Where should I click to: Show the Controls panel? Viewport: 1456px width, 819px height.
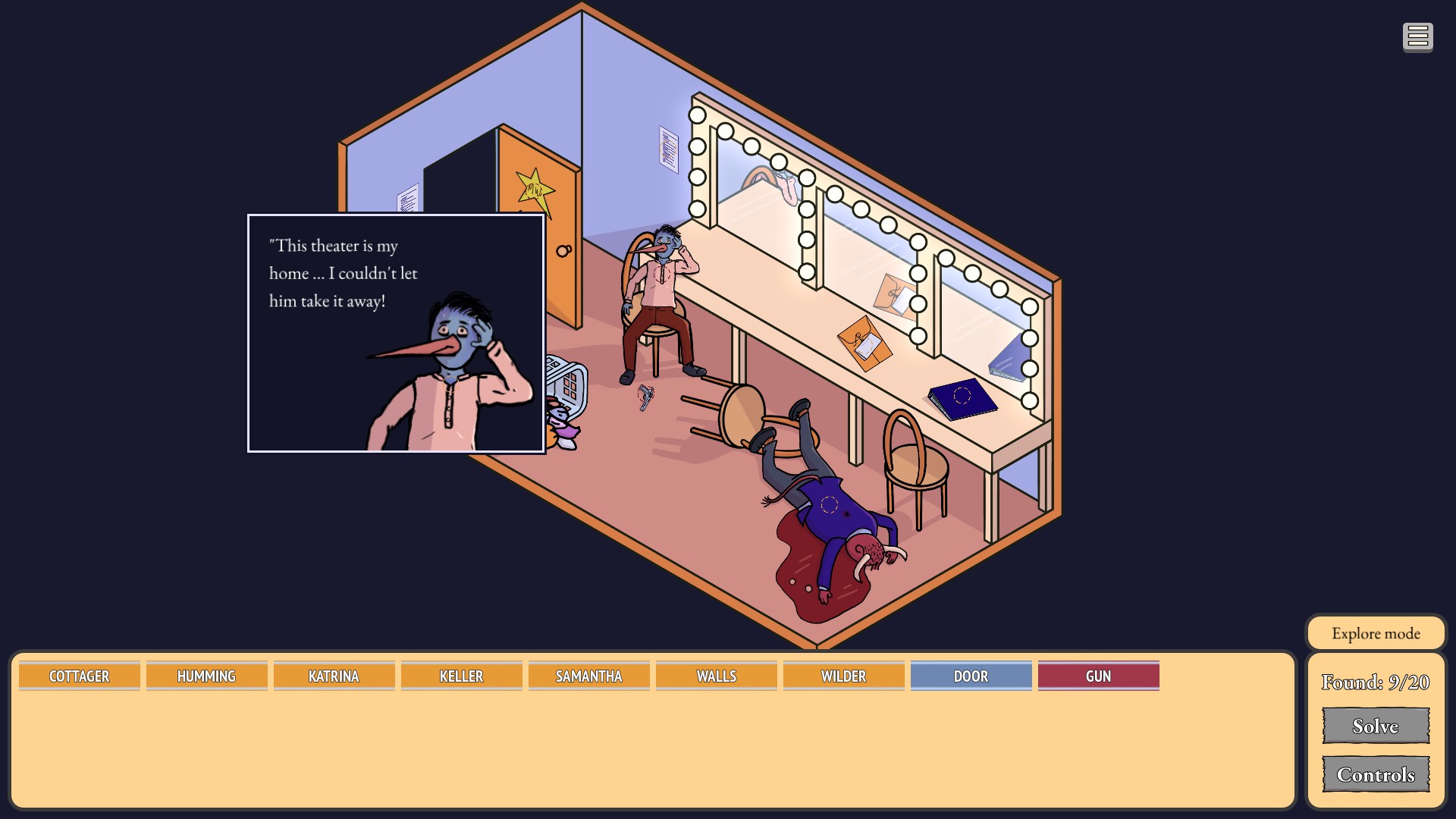tap(1376, 774)
